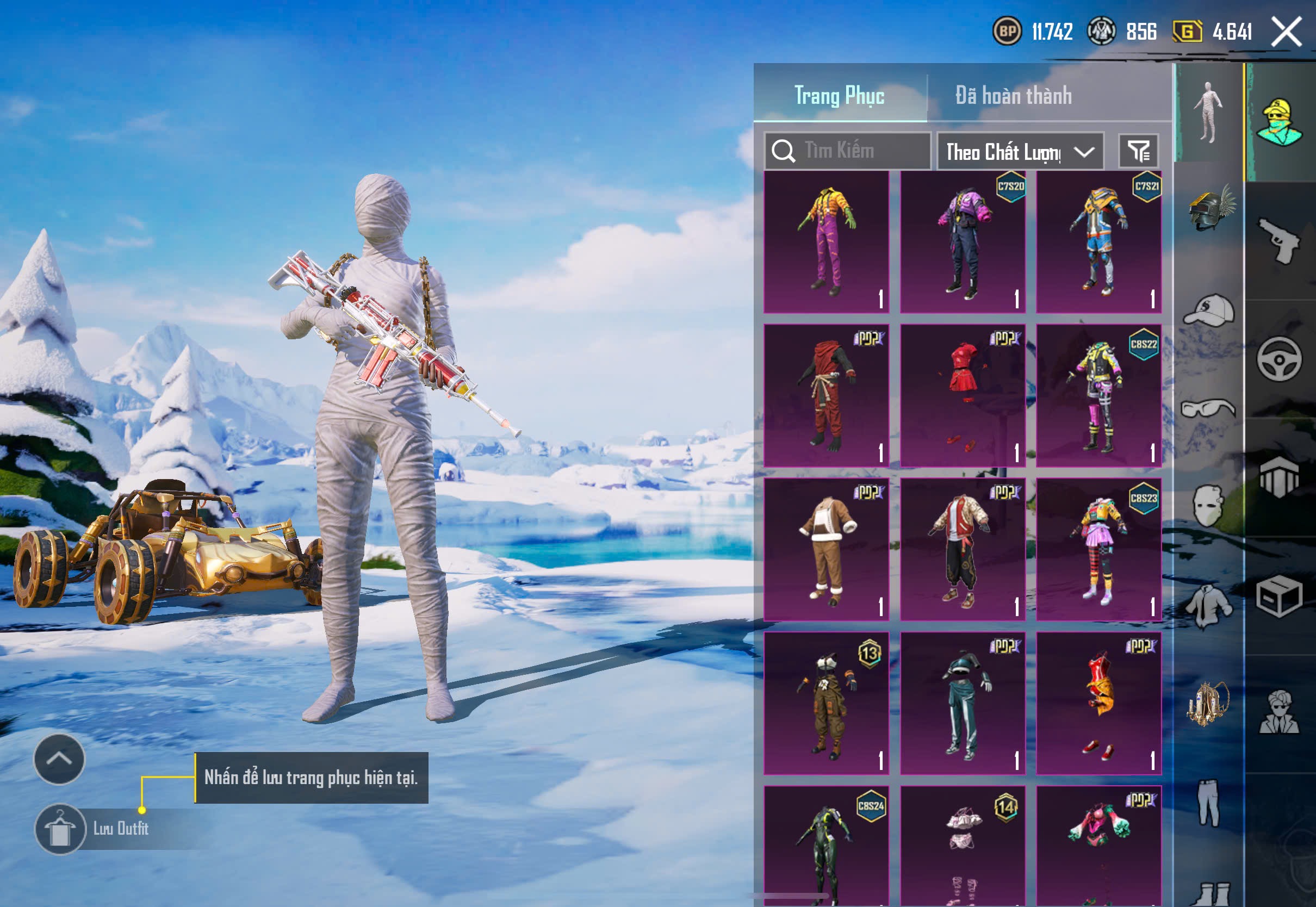The image size is (1316, 907).
Task: Select the C8S23 pink skirt outfit
Action: pyautogui.click(x=1098, y=550)
